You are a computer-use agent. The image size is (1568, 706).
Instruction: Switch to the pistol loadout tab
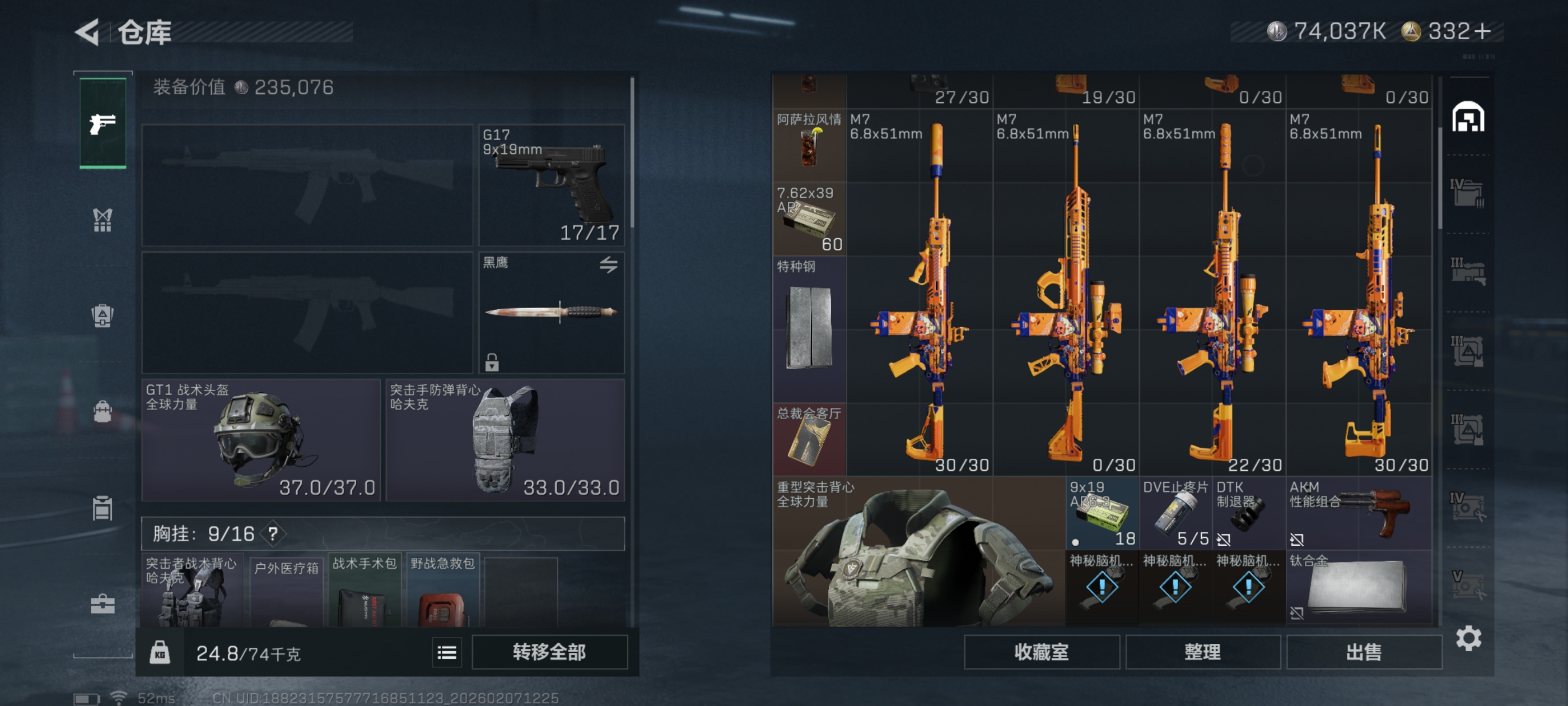pos(103,124)
